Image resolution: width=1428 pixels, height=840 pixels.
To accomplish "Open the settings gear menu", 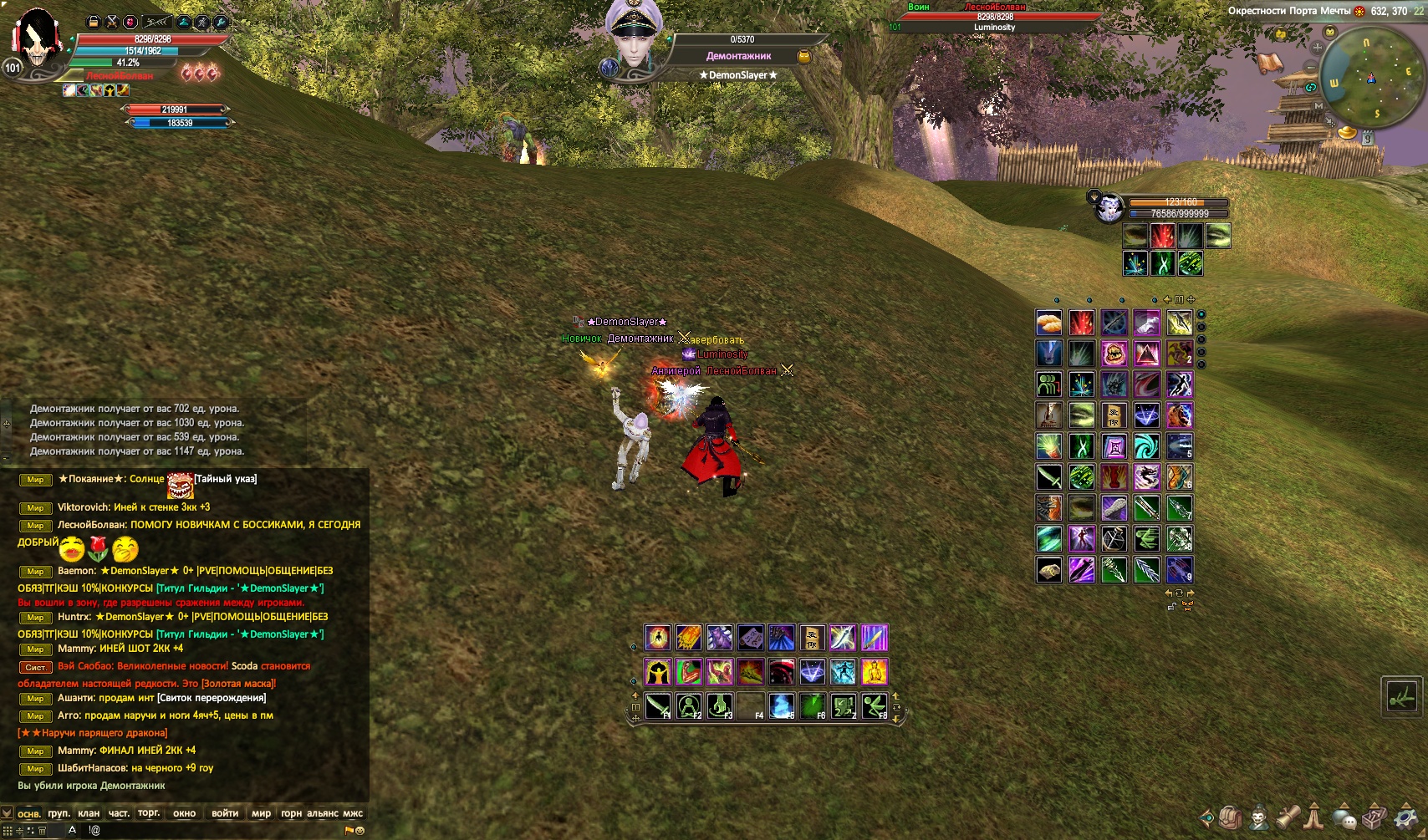I will click(x=1405, y=817).
